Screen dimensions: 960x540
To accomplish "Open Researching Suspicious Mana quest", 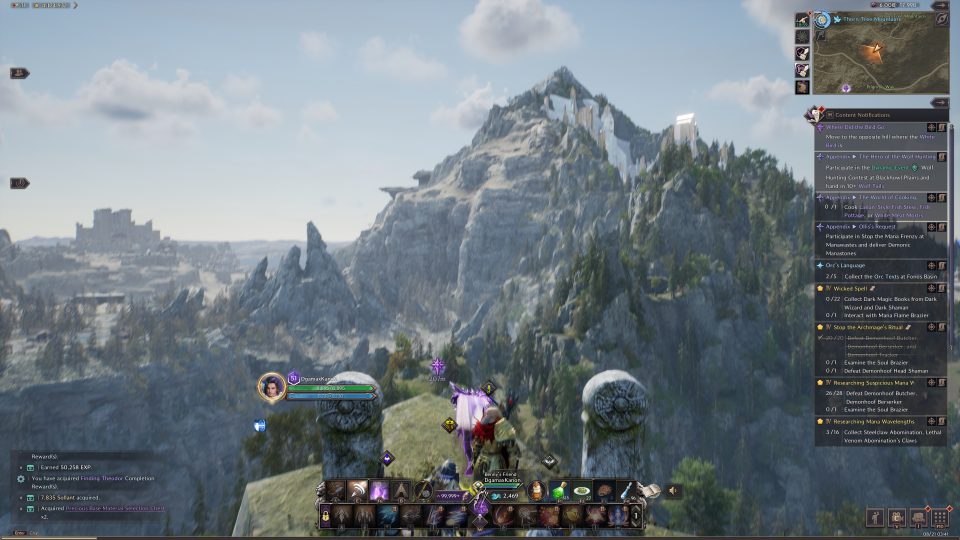I will (x=870, y=381).
